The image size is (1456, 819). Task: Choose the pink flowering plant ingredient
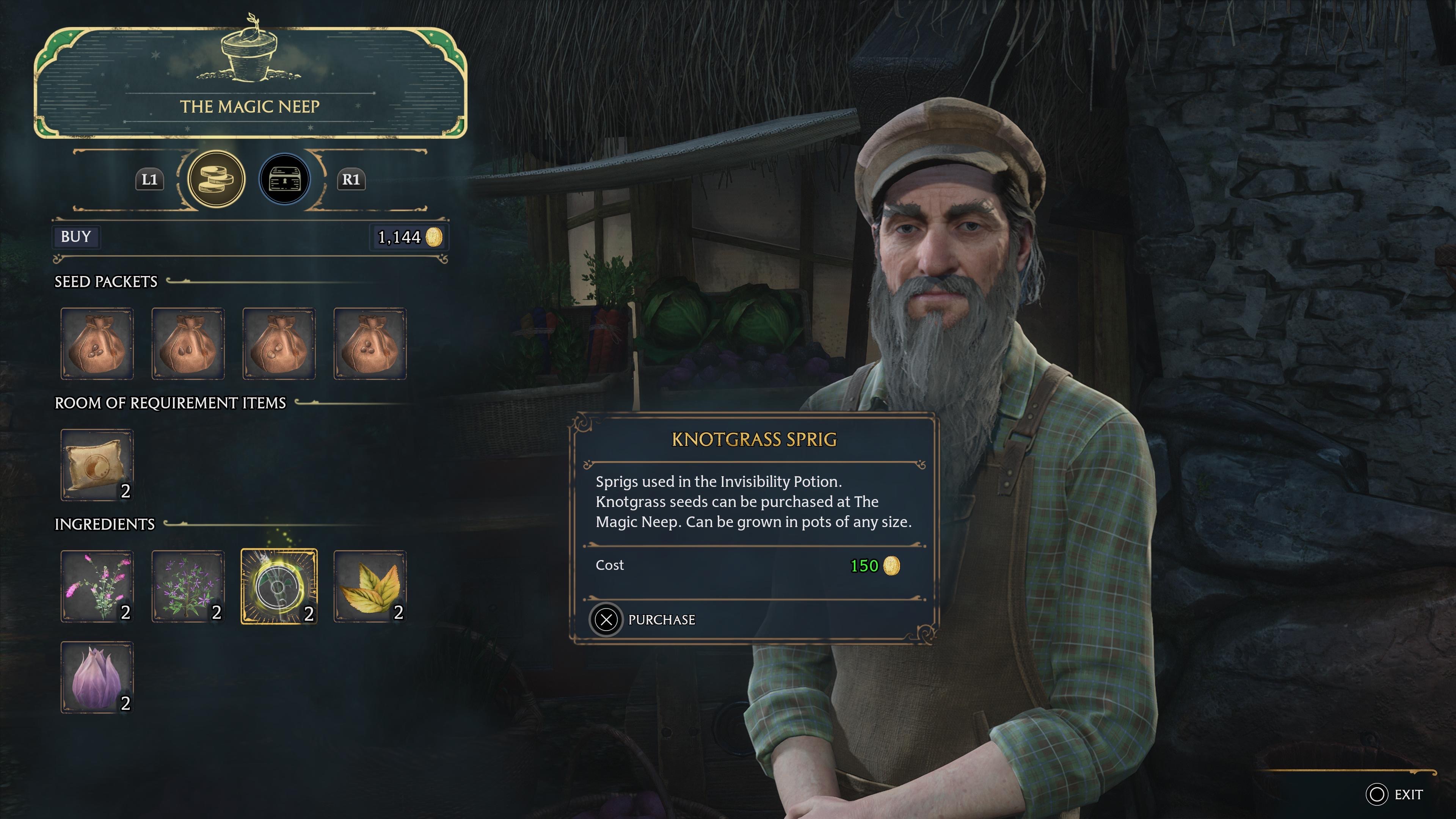click(97, 586)
